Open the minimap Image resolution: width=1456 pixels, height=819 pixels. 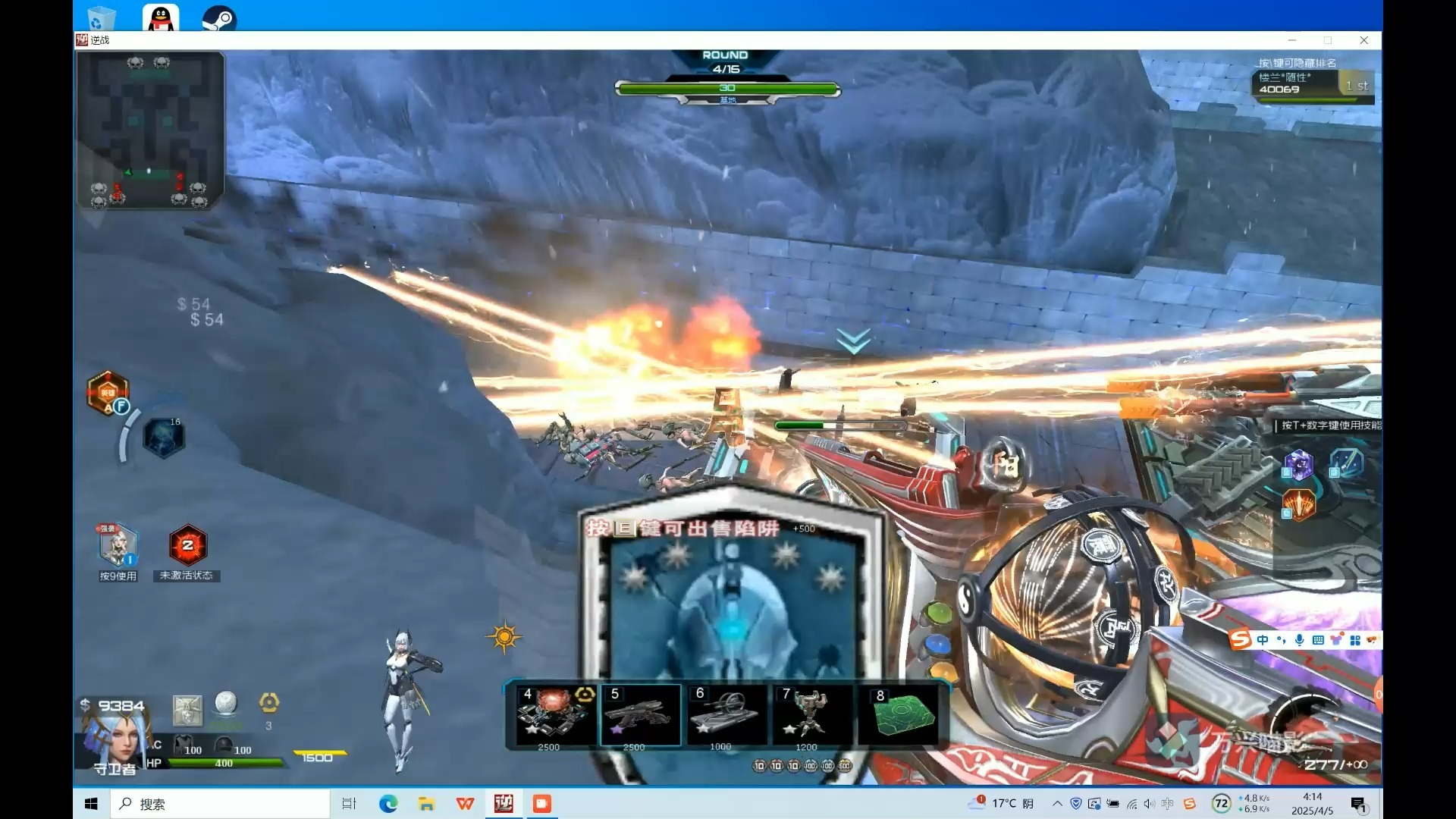[149, 130]
